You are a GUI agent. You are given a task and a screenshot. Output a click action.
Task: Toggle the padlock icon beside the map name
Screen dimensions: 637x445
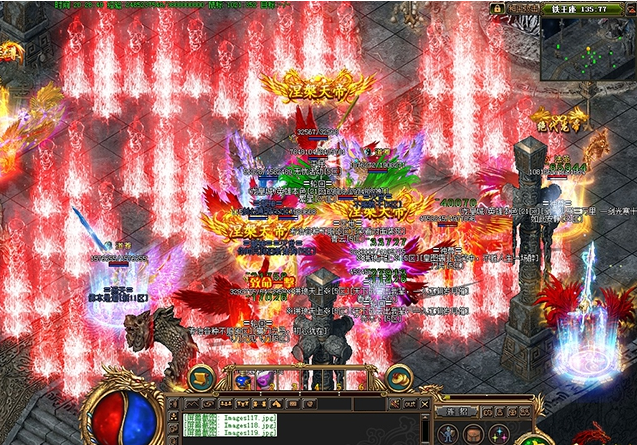[x=497, y=8]
